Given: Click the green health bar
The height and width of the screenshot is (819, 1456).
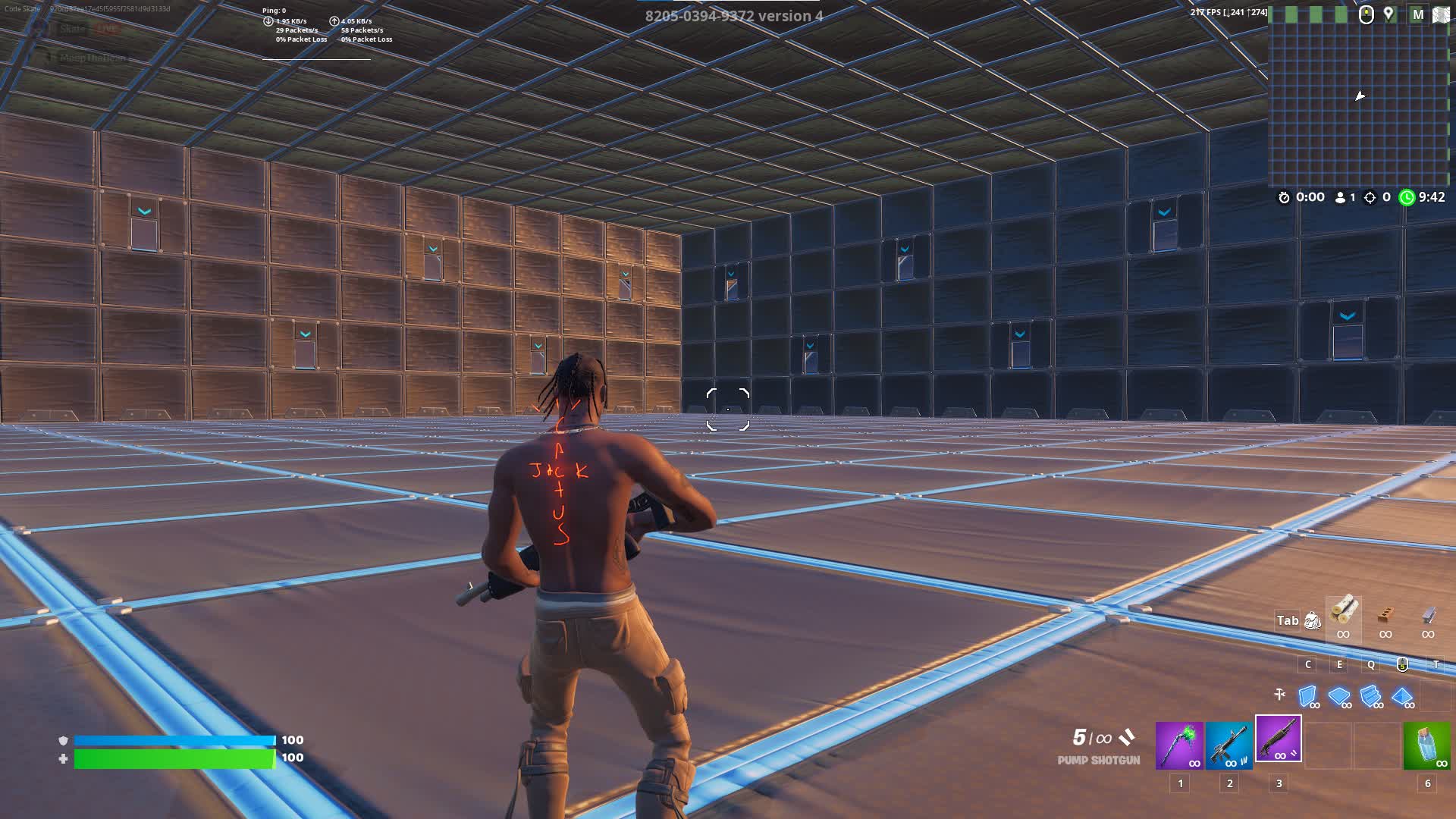Looking at the screenshot, I should pos(174,757).
